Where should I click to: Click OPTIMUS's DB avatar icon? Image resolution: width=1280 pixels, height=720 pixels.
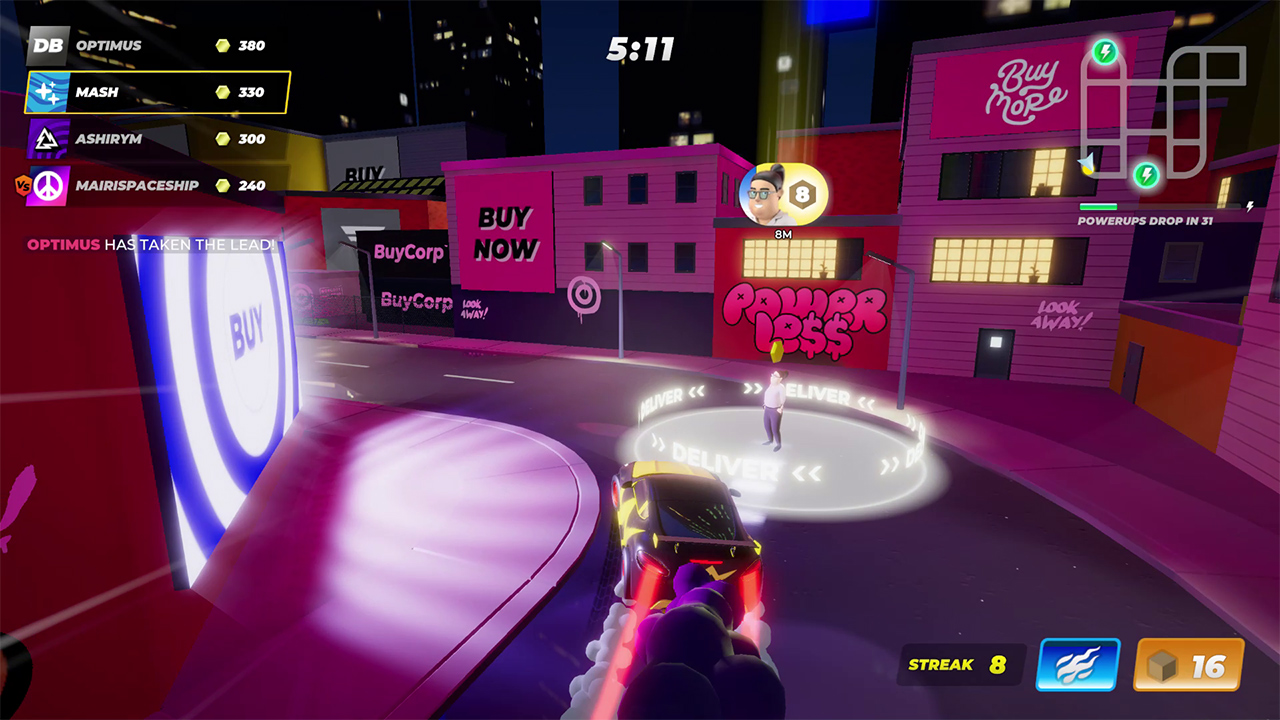(47, 46)
